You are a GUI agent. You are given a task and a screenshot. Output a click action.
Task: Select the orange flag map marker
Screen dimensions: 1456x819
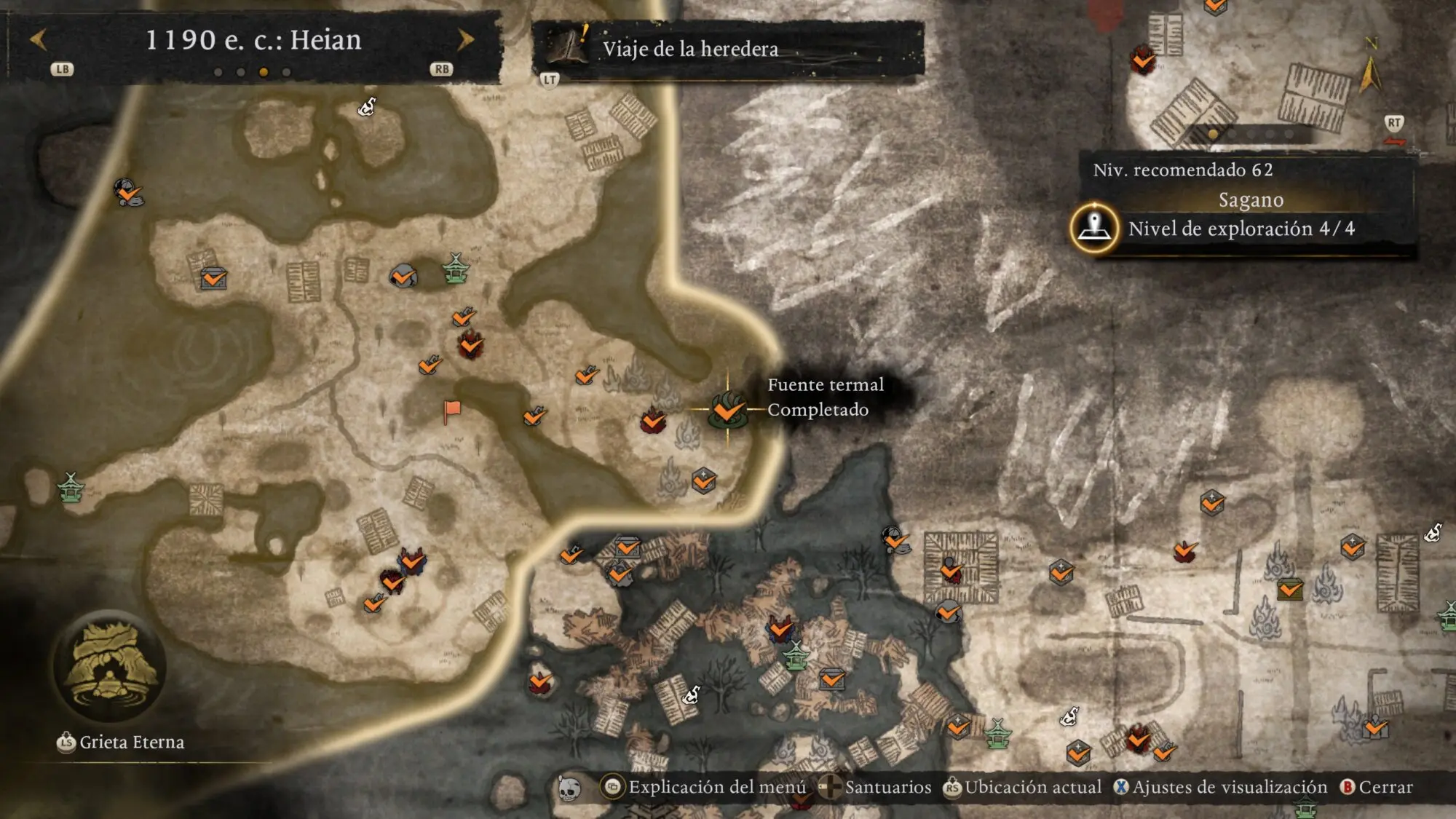452,410
